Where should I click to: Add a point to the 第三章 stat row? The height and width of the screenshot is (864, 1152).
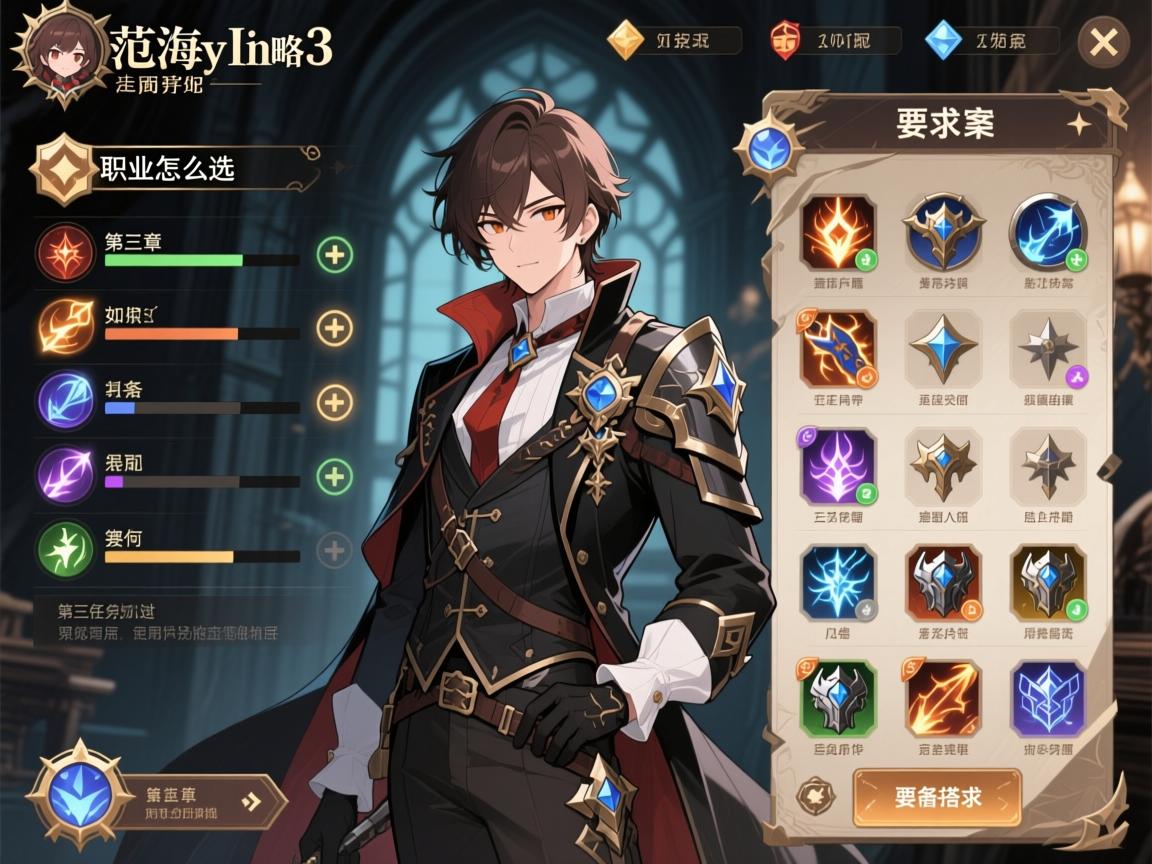(x=334, y=255)
